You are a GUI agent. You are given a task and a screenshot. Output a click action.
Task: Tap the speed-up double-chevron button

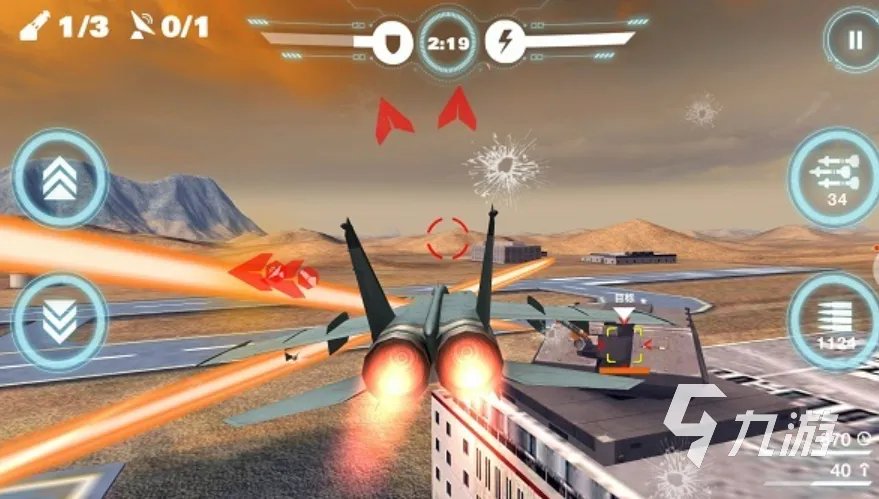60,179
